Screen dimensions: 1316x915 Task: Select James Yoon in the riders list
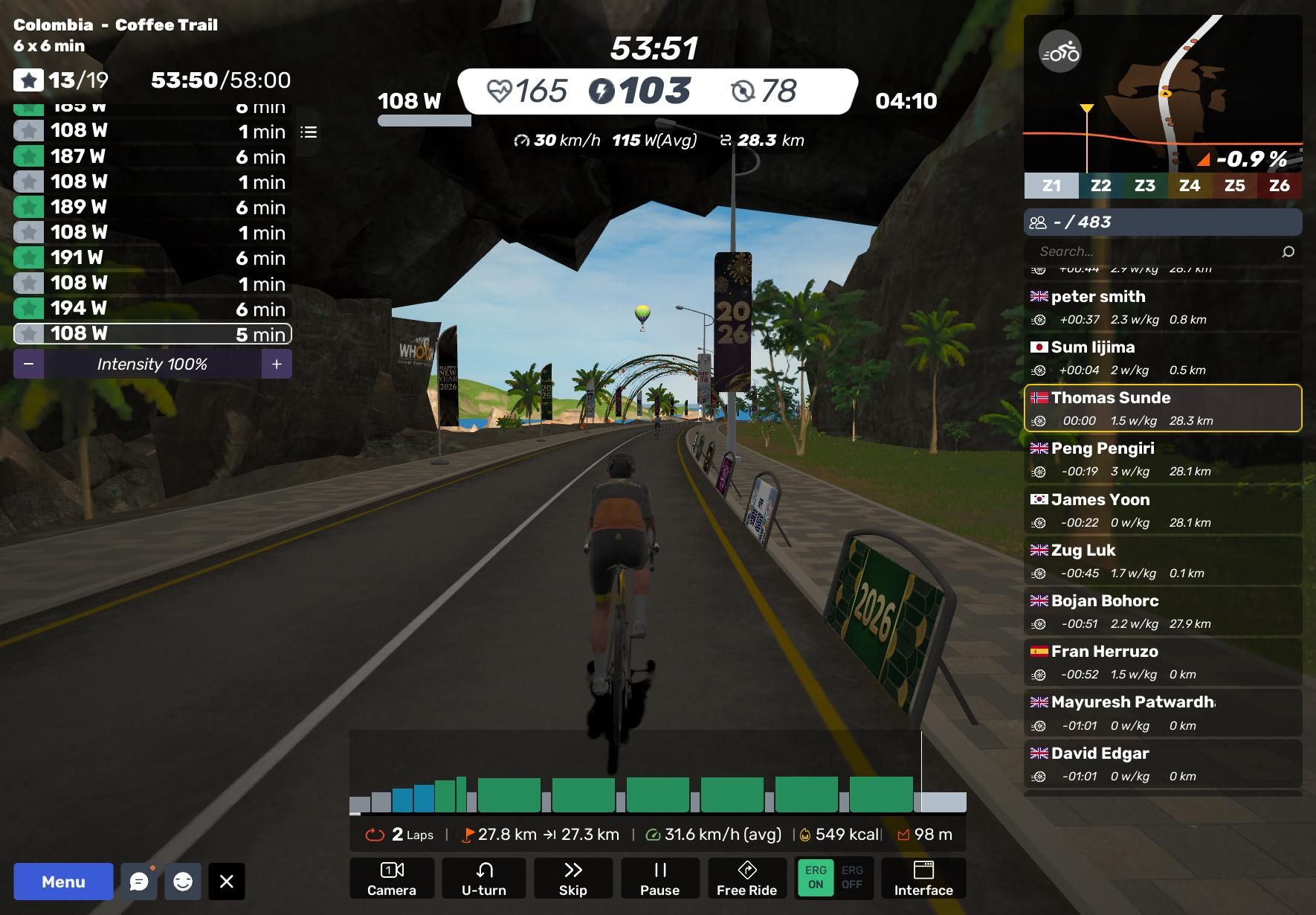(1163, 510)
